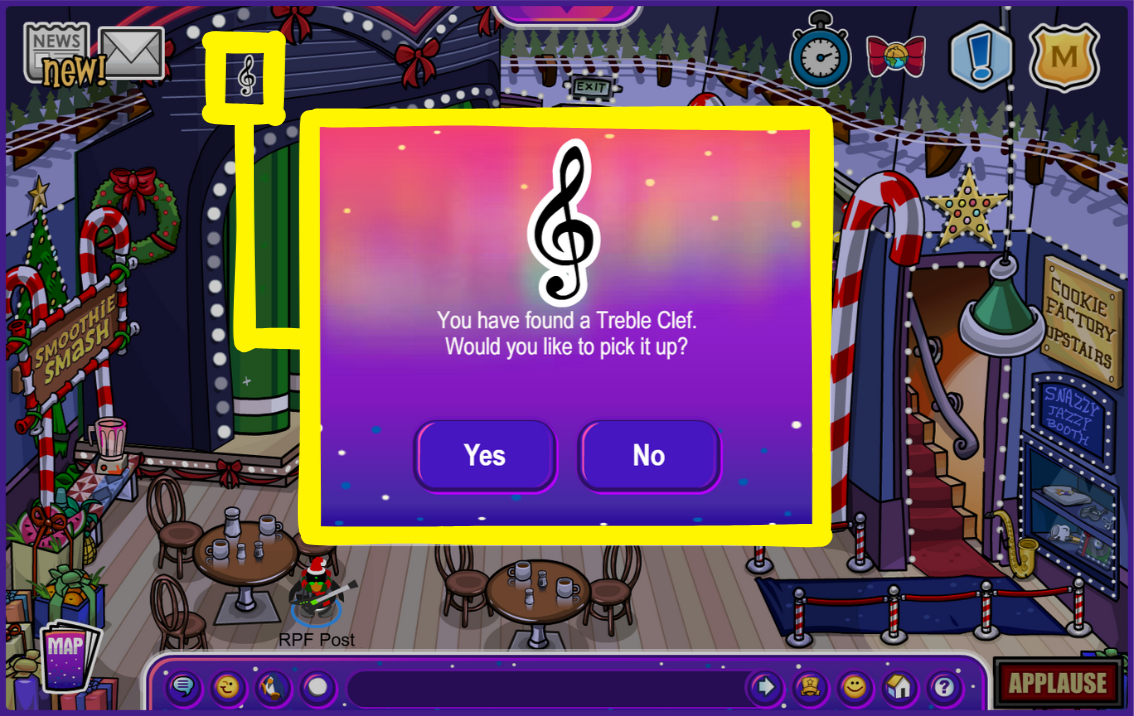Screen dimensions: 1134x716
Task: Send the chat message with the arrow button
Action: (765, 687)
